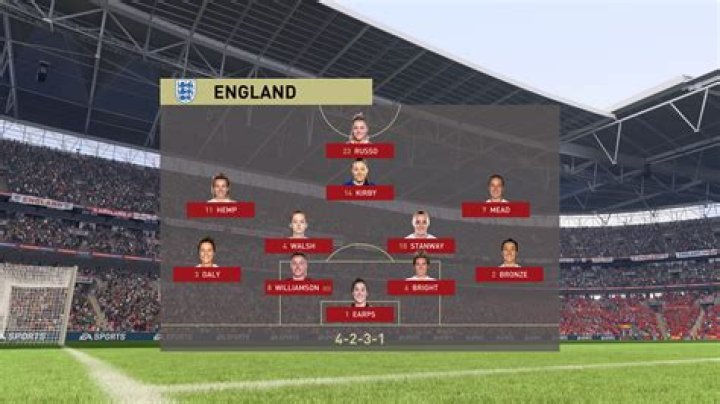
Task: Select Hemp on the left wing
Action: (x=220, y=209)
